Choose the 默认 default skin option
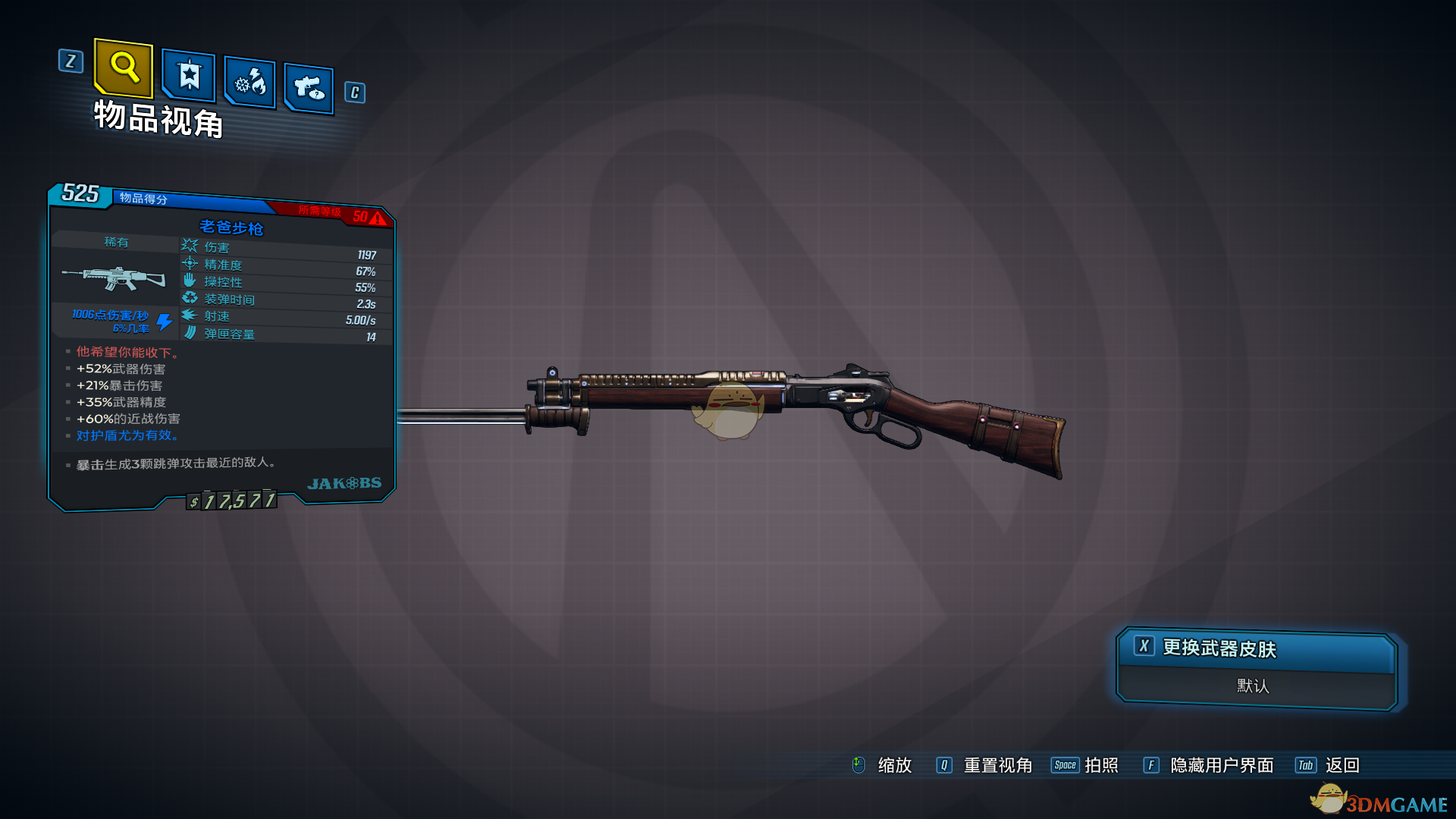 pos(1253,686)
